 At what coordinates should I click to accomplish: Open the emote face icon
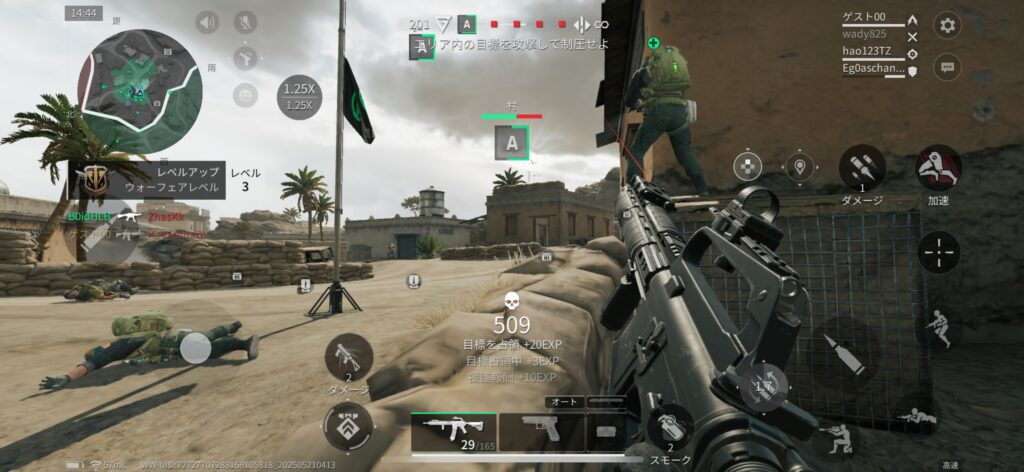coord(245,95)
